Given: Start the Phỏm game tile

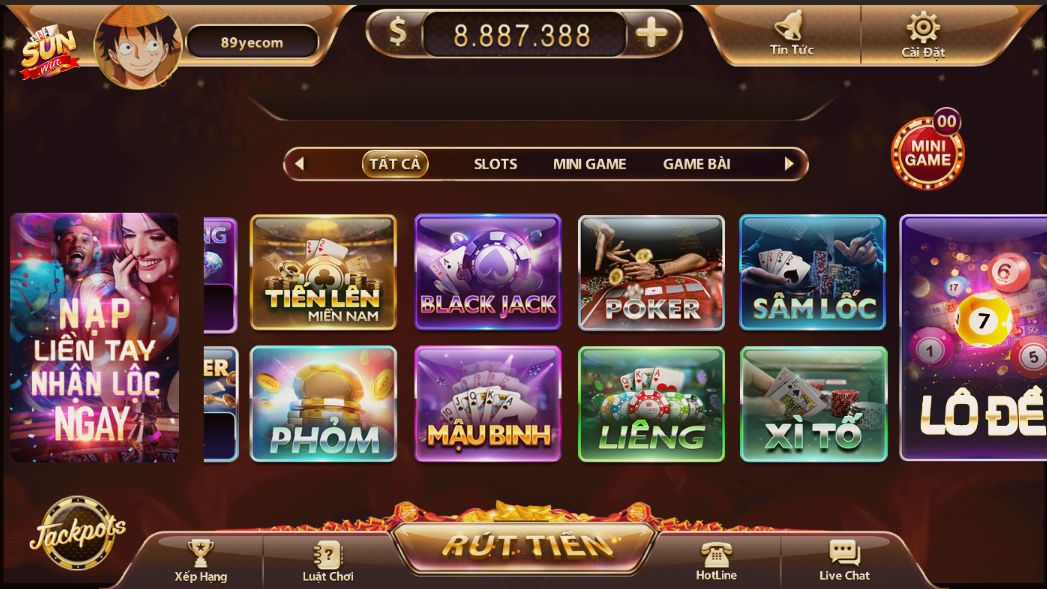Looking at the screenshot, I should tap(323, 404).
